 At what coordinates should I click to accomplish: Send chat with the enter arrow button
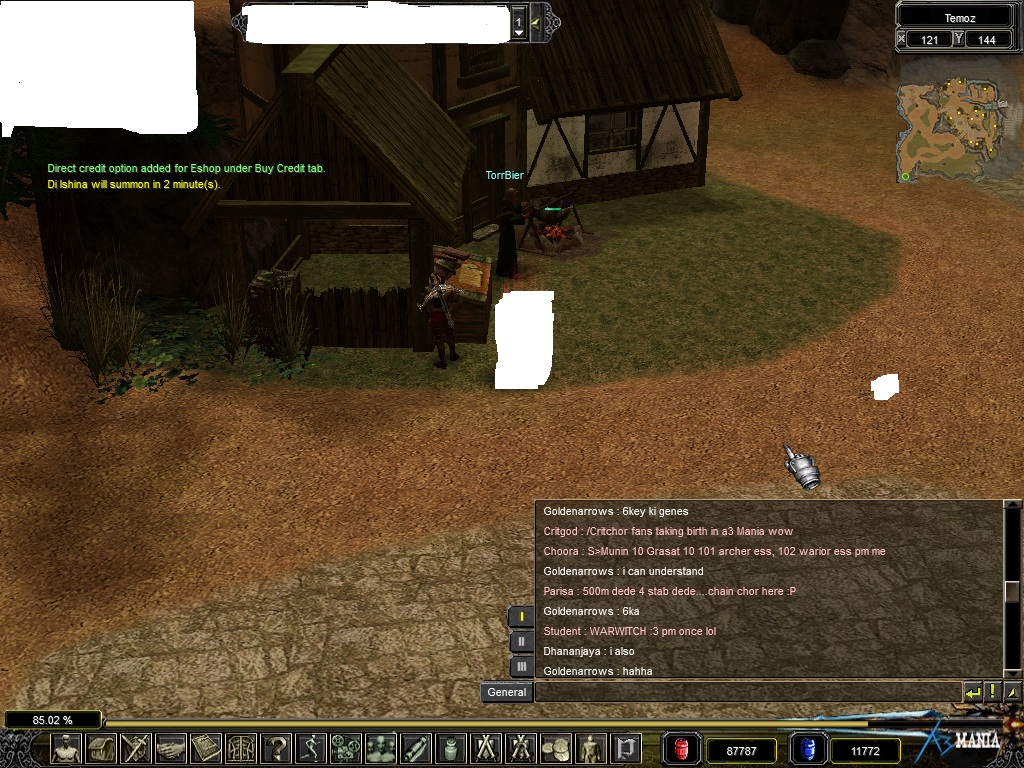(x=972, y=692)
